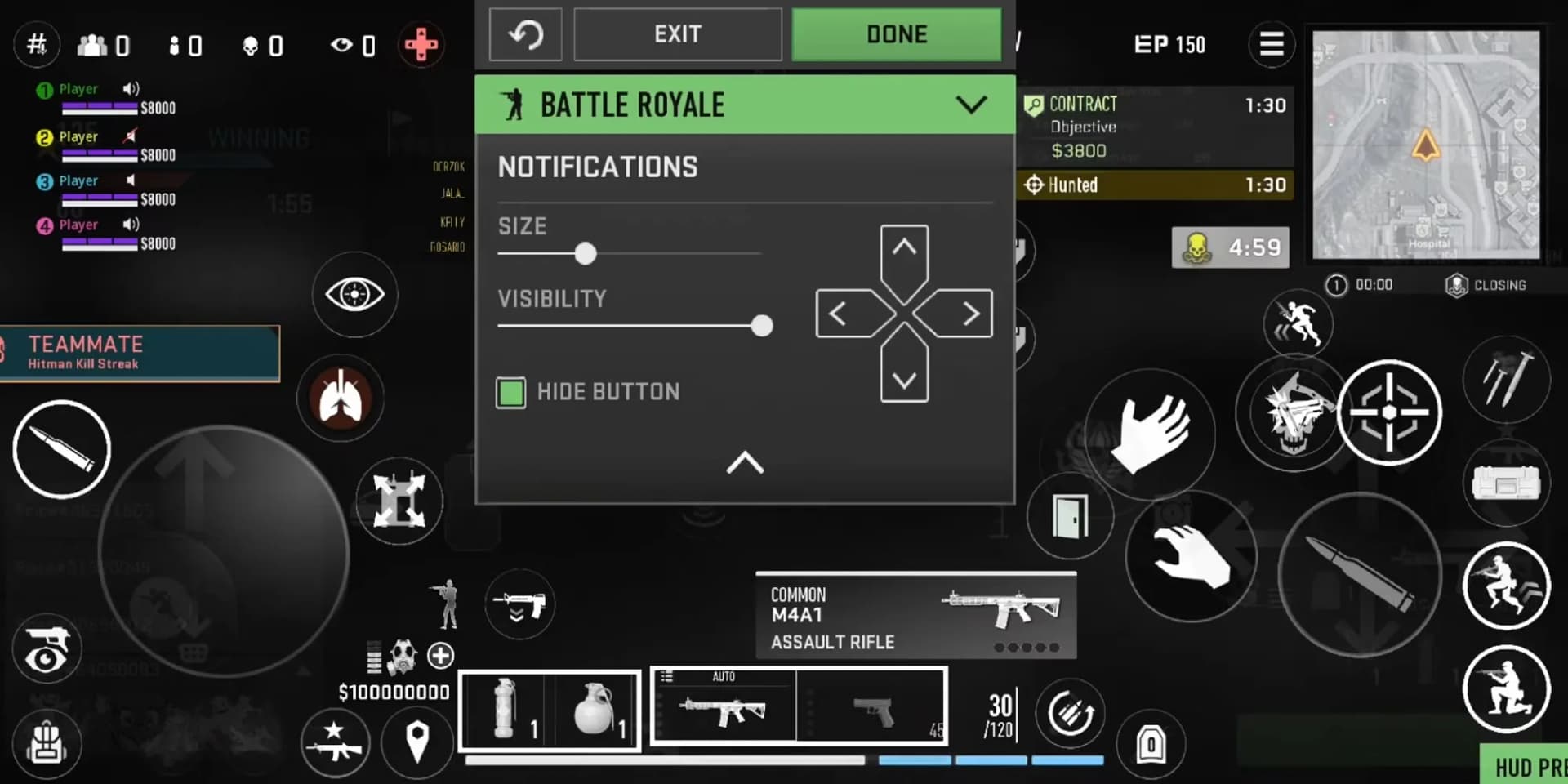This screenshot has width=1568, height=784.
Task: Select the M4A1 weapon info card
Action: point(915,617)
